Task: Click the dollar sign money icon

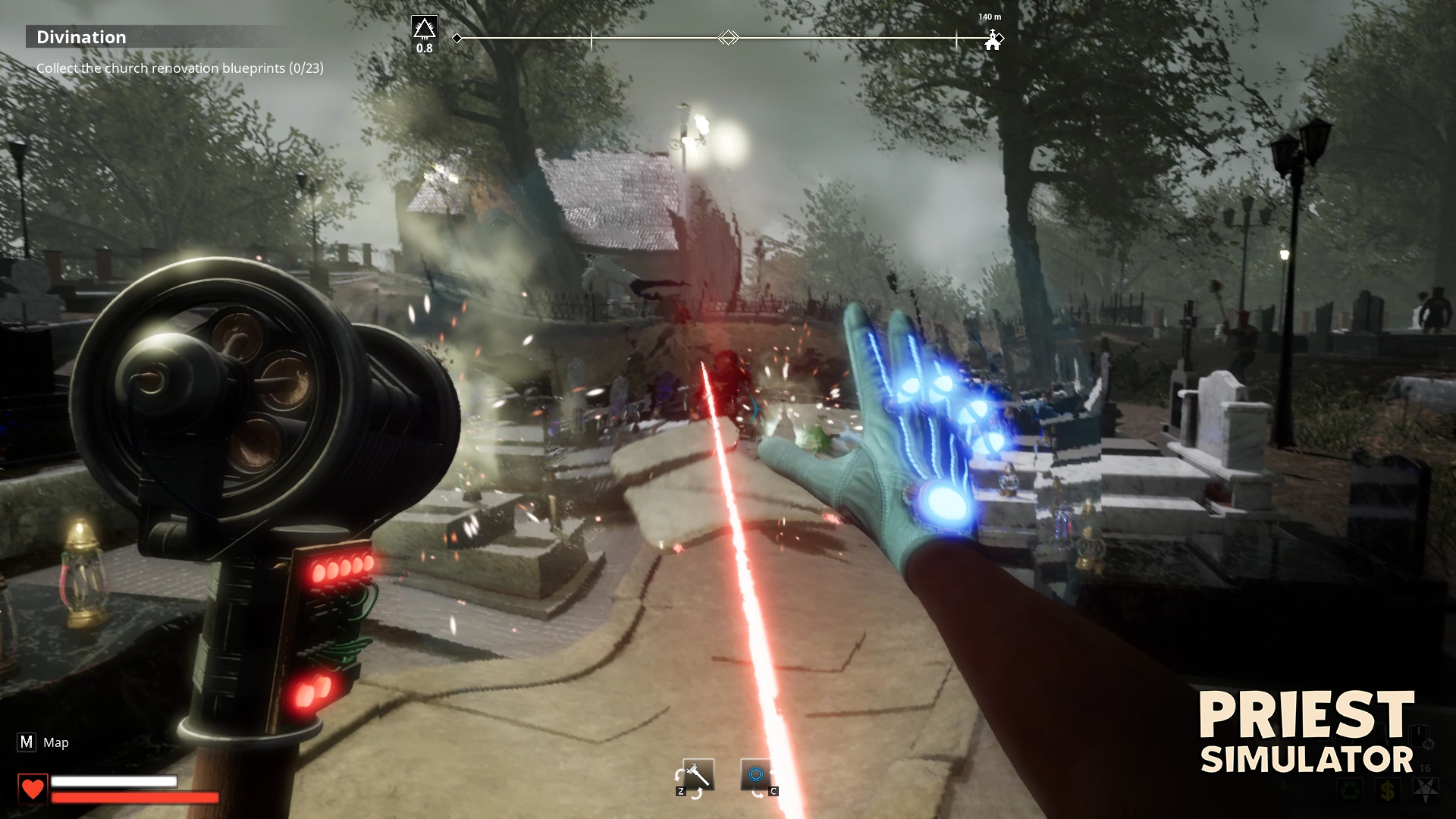Action: click(x=1387, y=791)
